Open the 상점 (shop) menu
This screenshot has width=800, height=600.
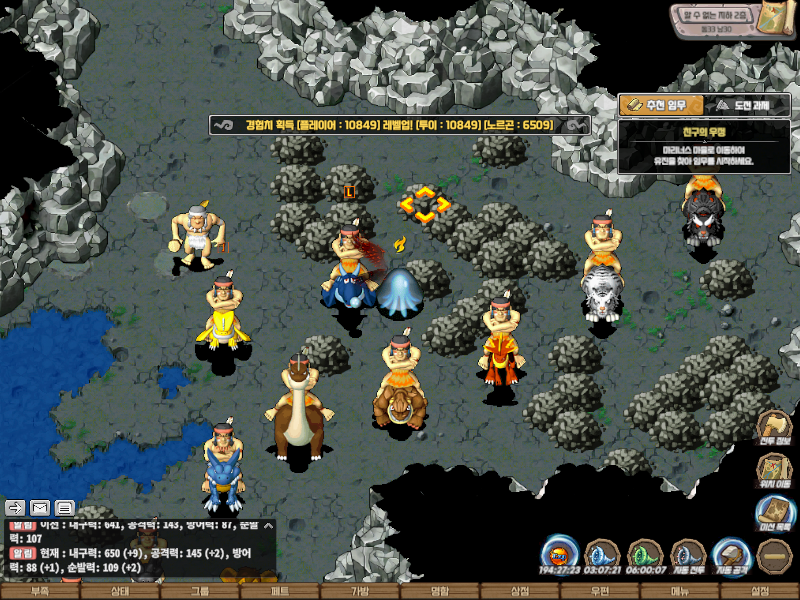click(520, 591)
